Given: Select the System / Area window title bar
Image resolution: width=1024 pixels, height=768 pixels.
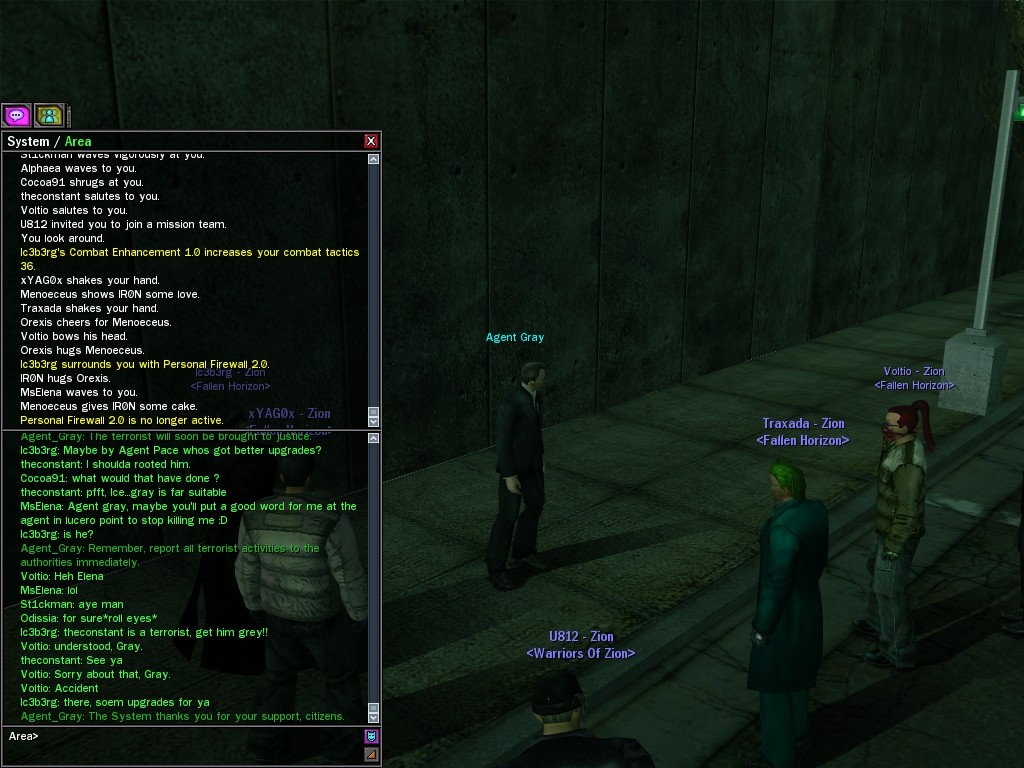Looking at the screenshot, I should (x=180, y=142).
